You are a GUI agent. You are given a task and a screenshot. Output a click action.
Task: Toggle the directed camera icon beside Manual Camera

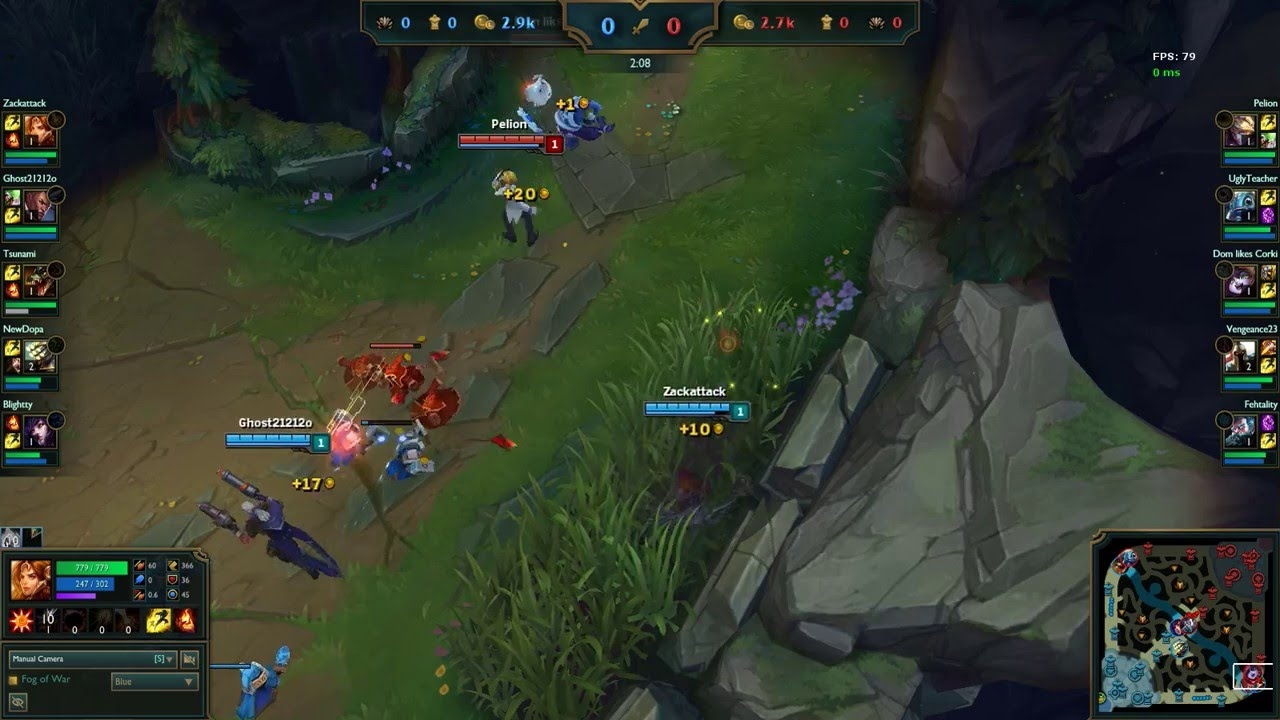click(x=190, y=659)
